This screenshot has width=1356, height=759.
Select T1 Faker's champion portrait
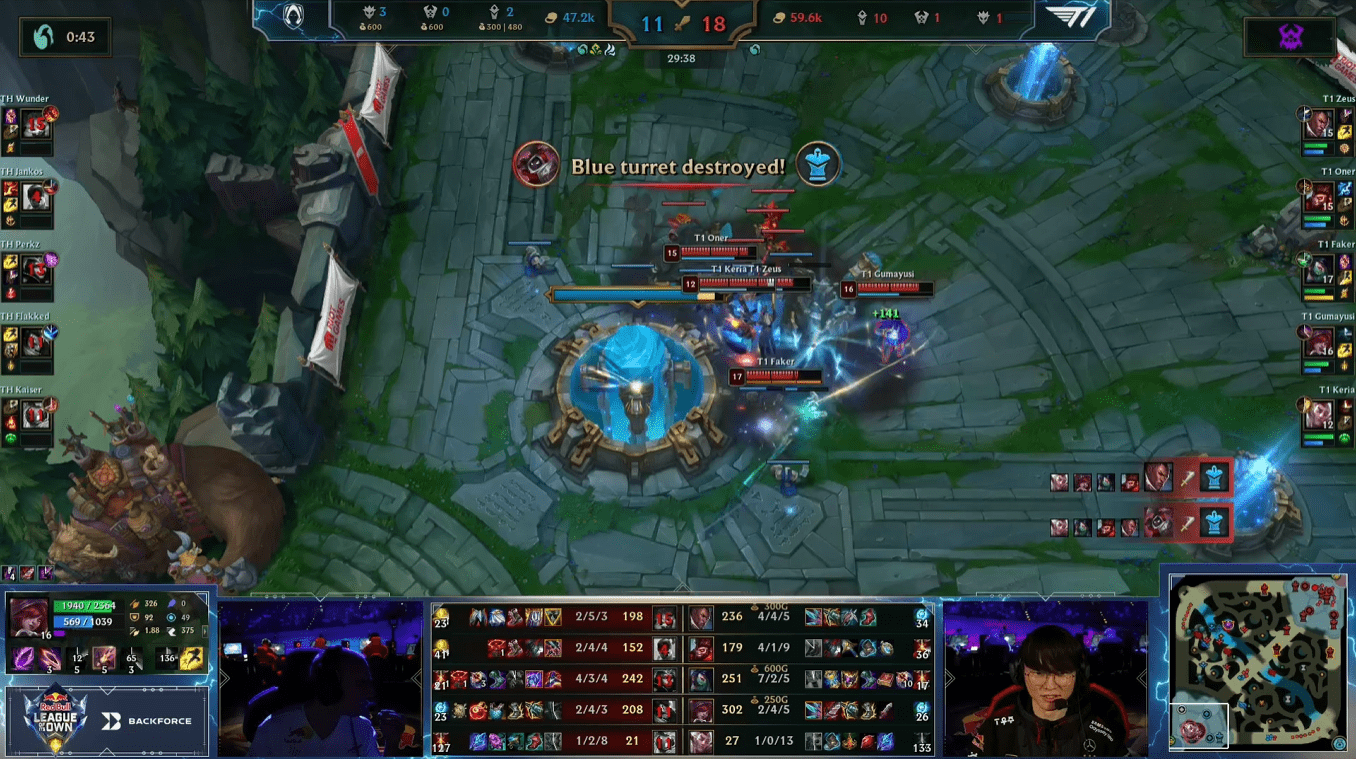[x=1319, y=271]
